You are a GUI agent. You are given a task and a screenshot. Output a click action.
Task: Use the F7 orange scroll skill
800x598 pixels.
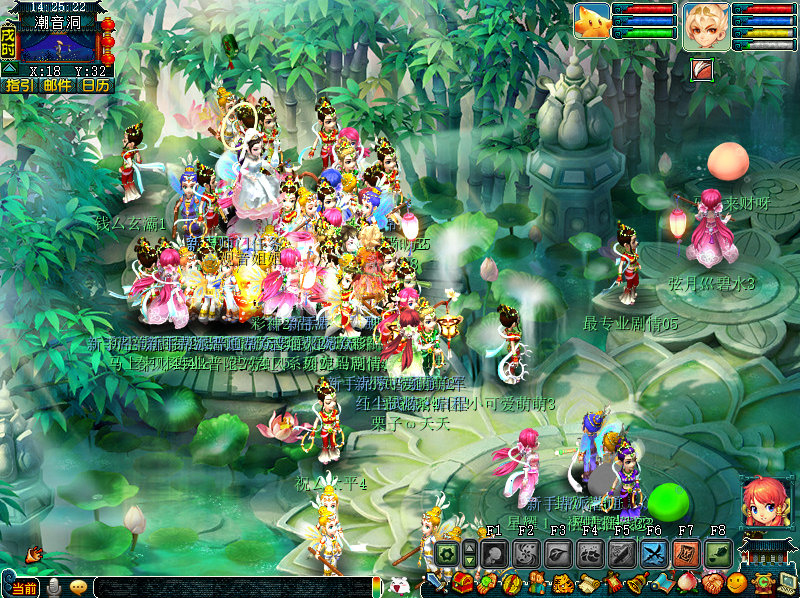686,553
